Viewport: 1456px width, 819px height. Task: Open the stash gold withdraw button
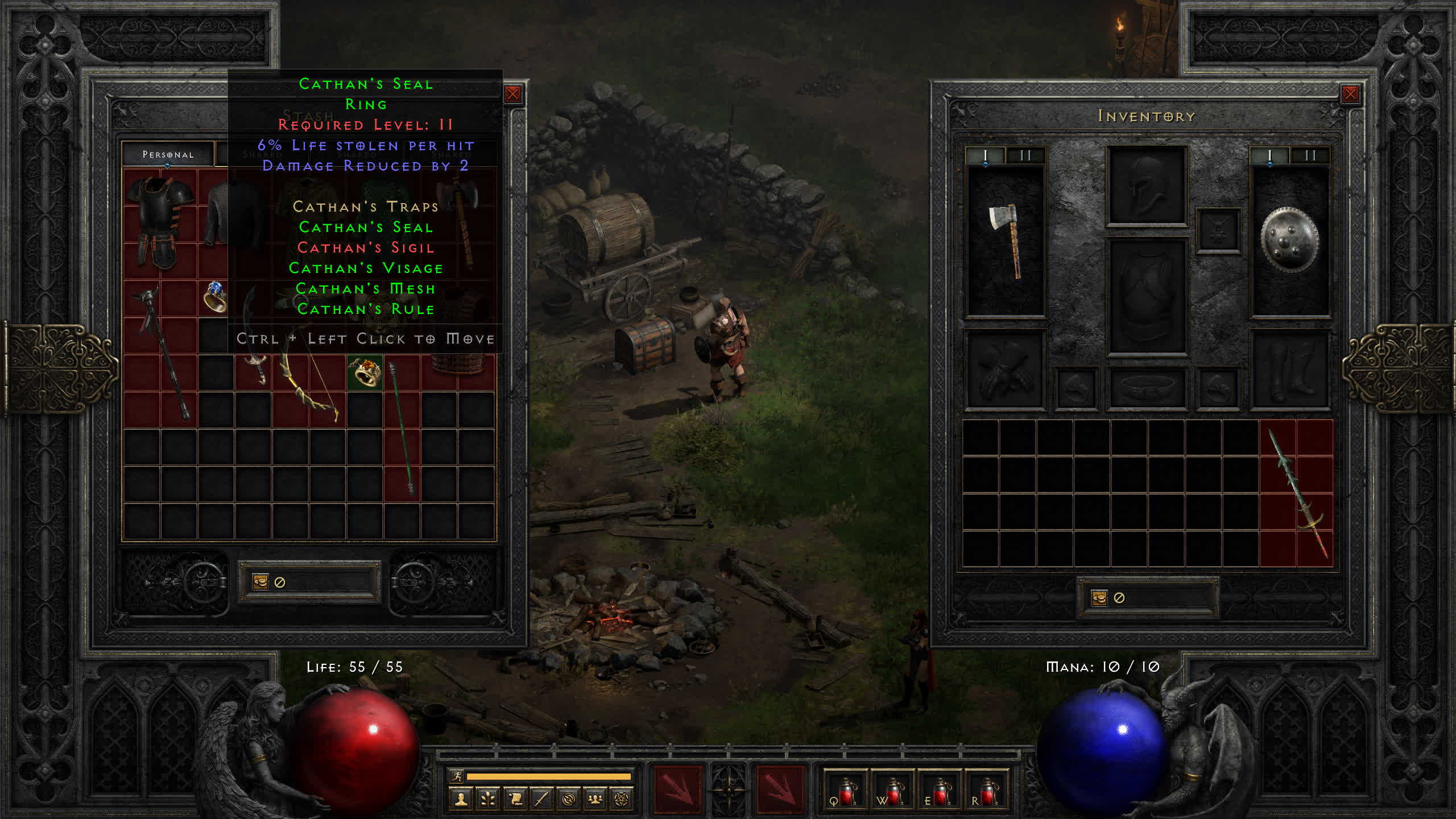(260, 582)
